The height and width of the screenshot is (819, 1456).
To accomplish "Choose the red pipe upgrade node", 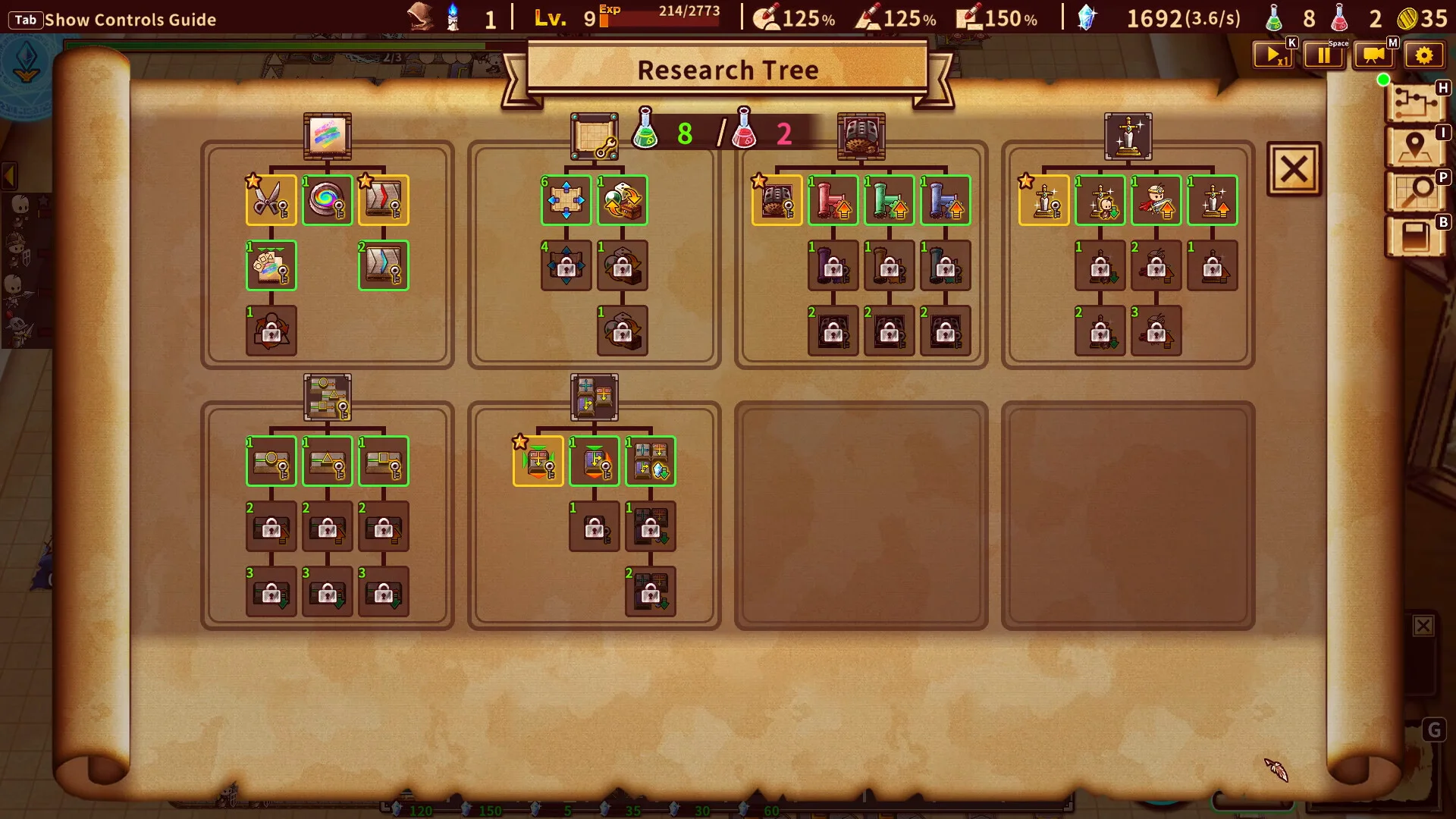I will 833,200.
